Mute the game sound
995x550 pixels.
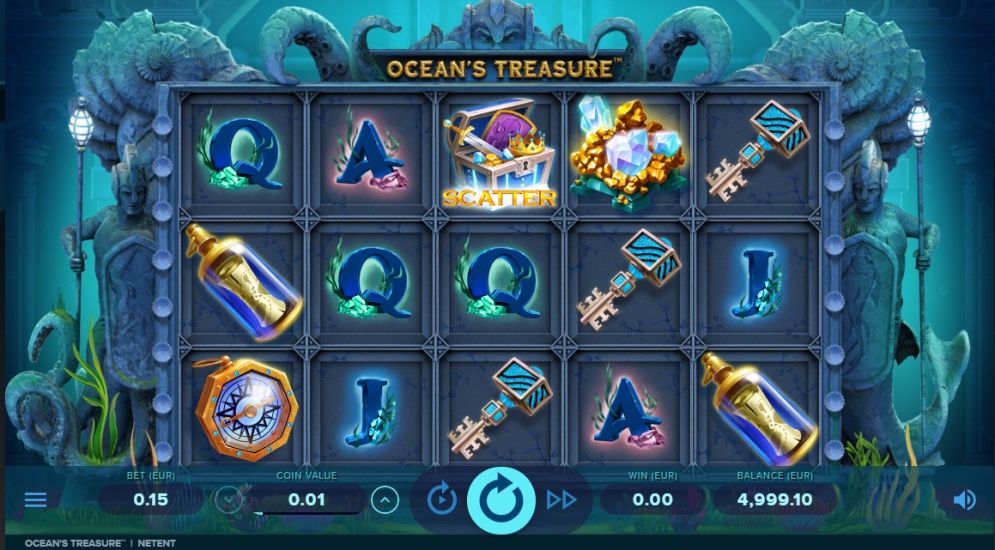pos(964,499)
